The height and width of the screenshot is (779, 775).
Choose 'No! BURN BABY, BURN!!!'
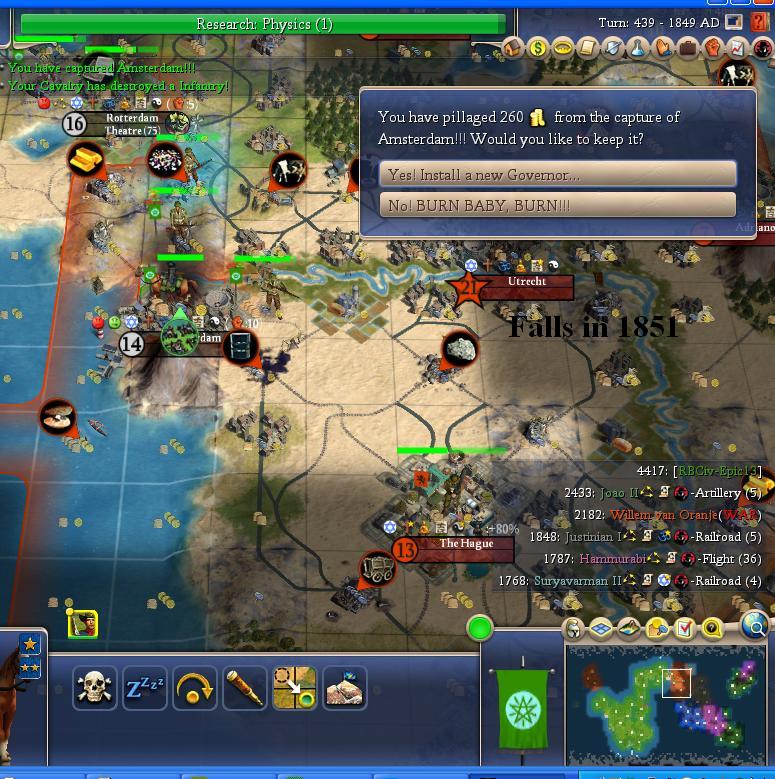[558, 205]
